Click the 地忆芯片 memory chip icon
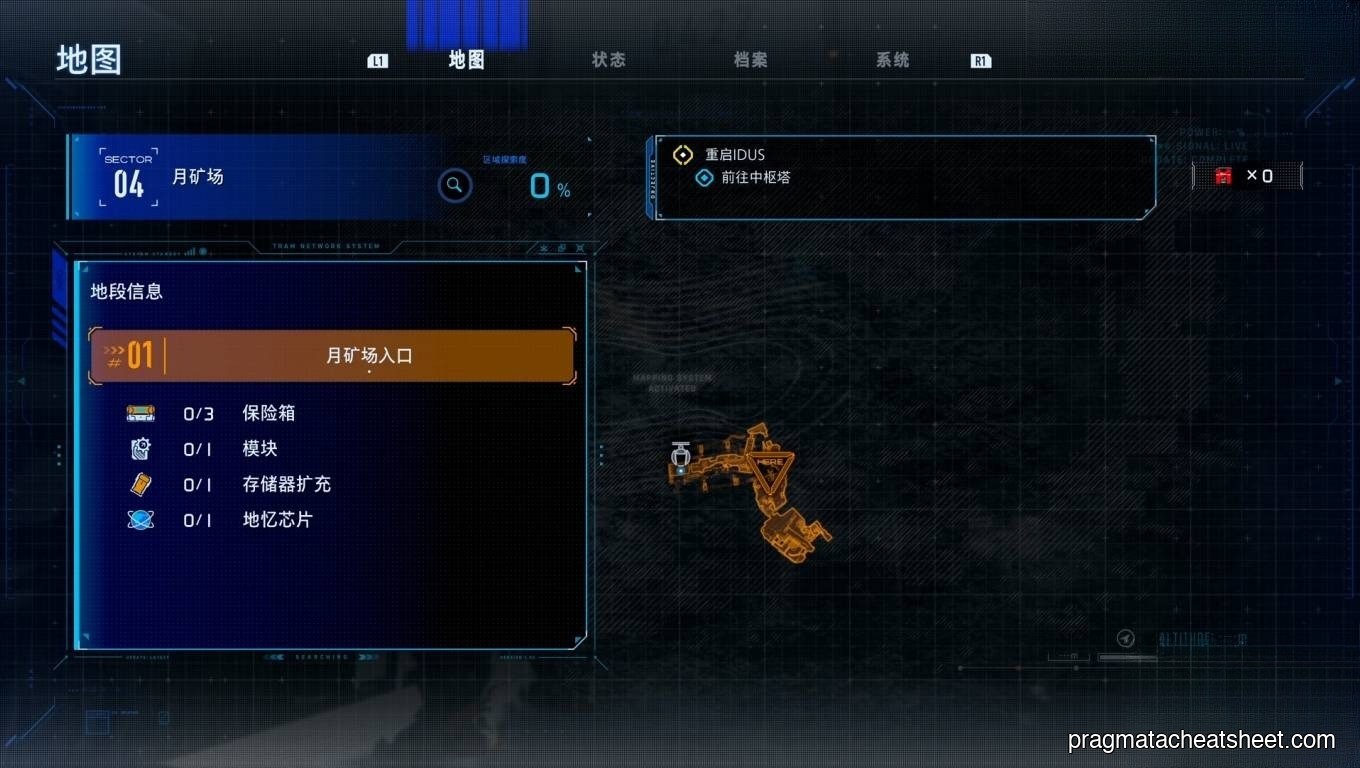 pyautogui.click(x=140, y=520)
